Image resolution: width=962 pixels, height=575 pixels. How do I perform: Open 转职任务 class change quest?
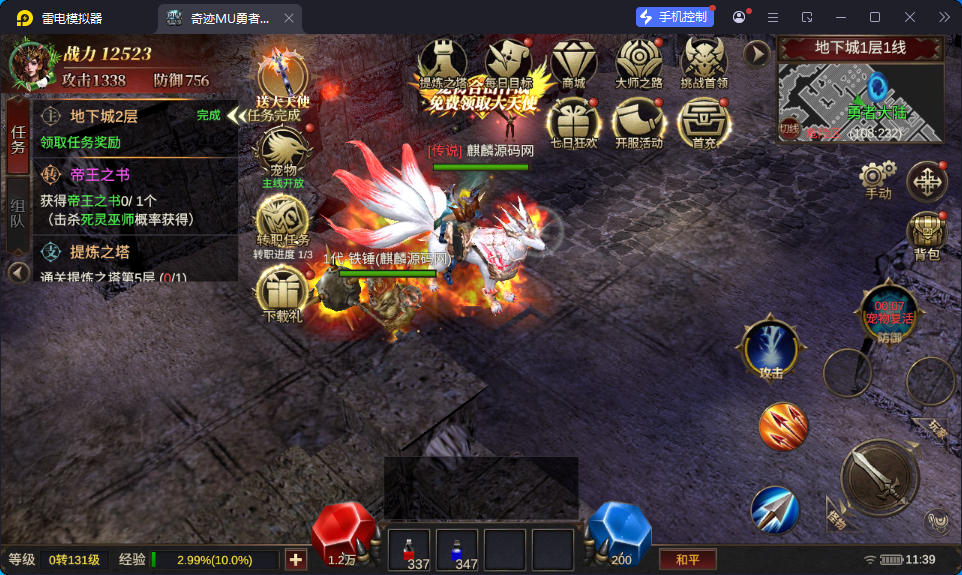[282, 223]
